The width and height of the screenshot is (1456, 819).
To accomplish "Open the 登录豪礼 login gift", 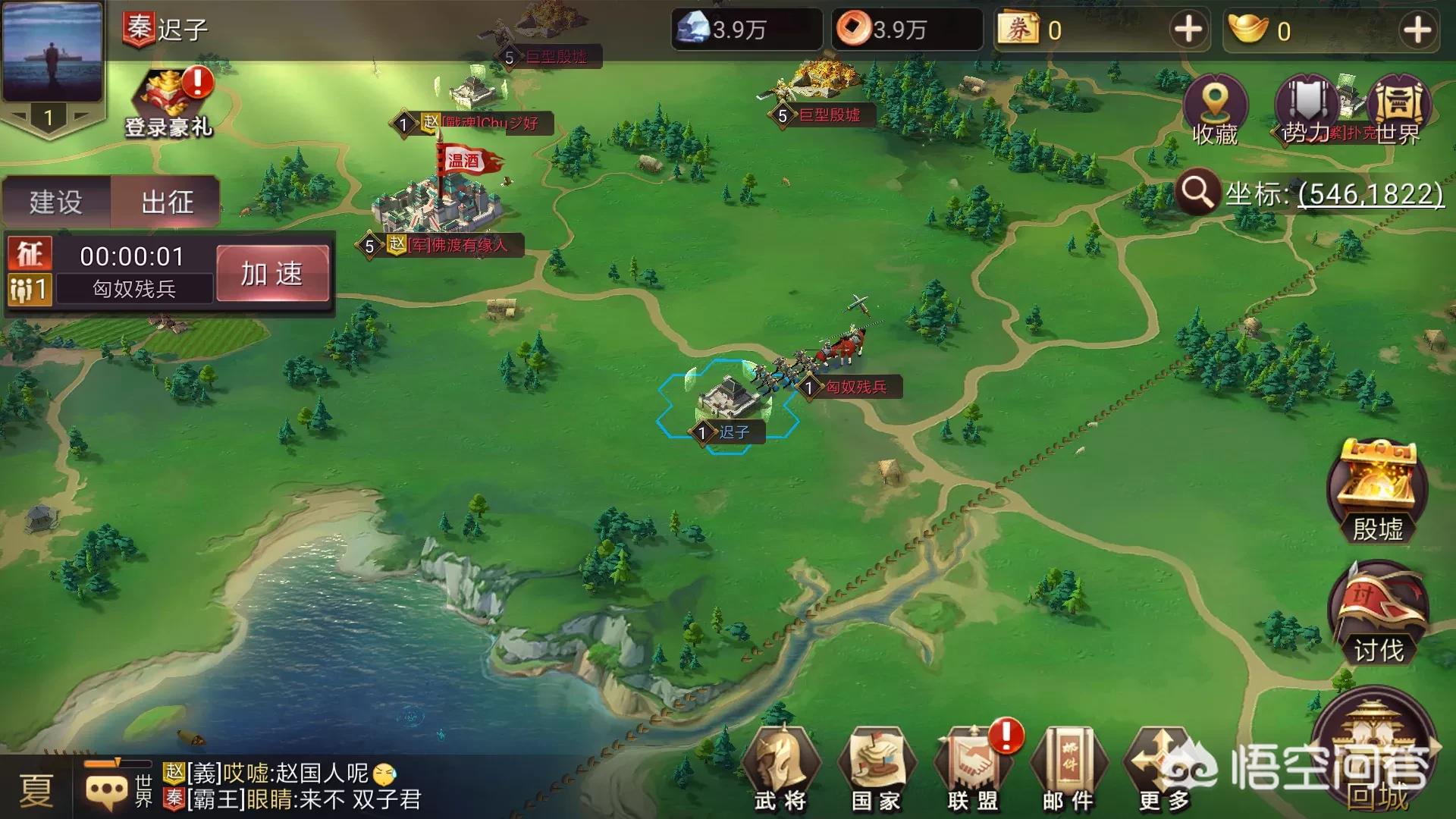I will [x=168, y=104].
